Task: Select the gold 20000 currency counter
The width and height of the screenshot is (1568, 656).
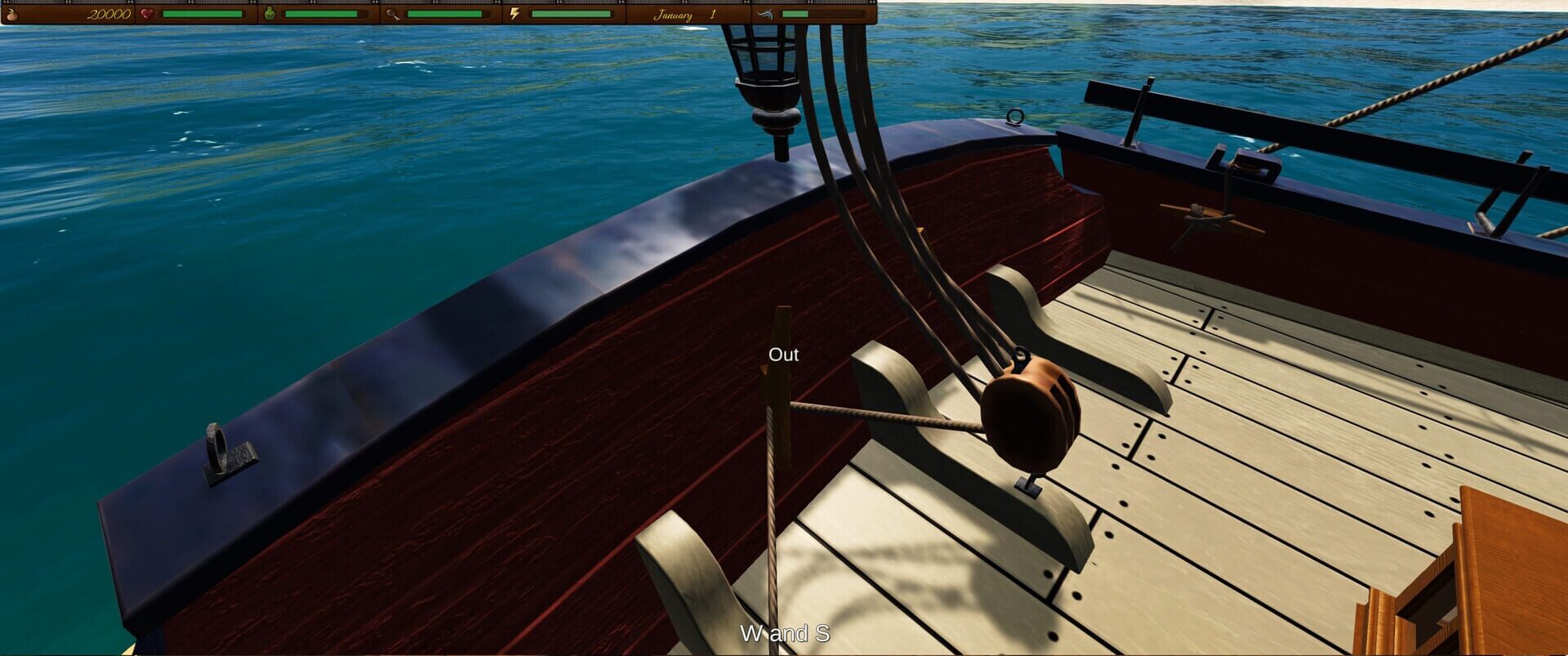Action: (x=108, y=14)
